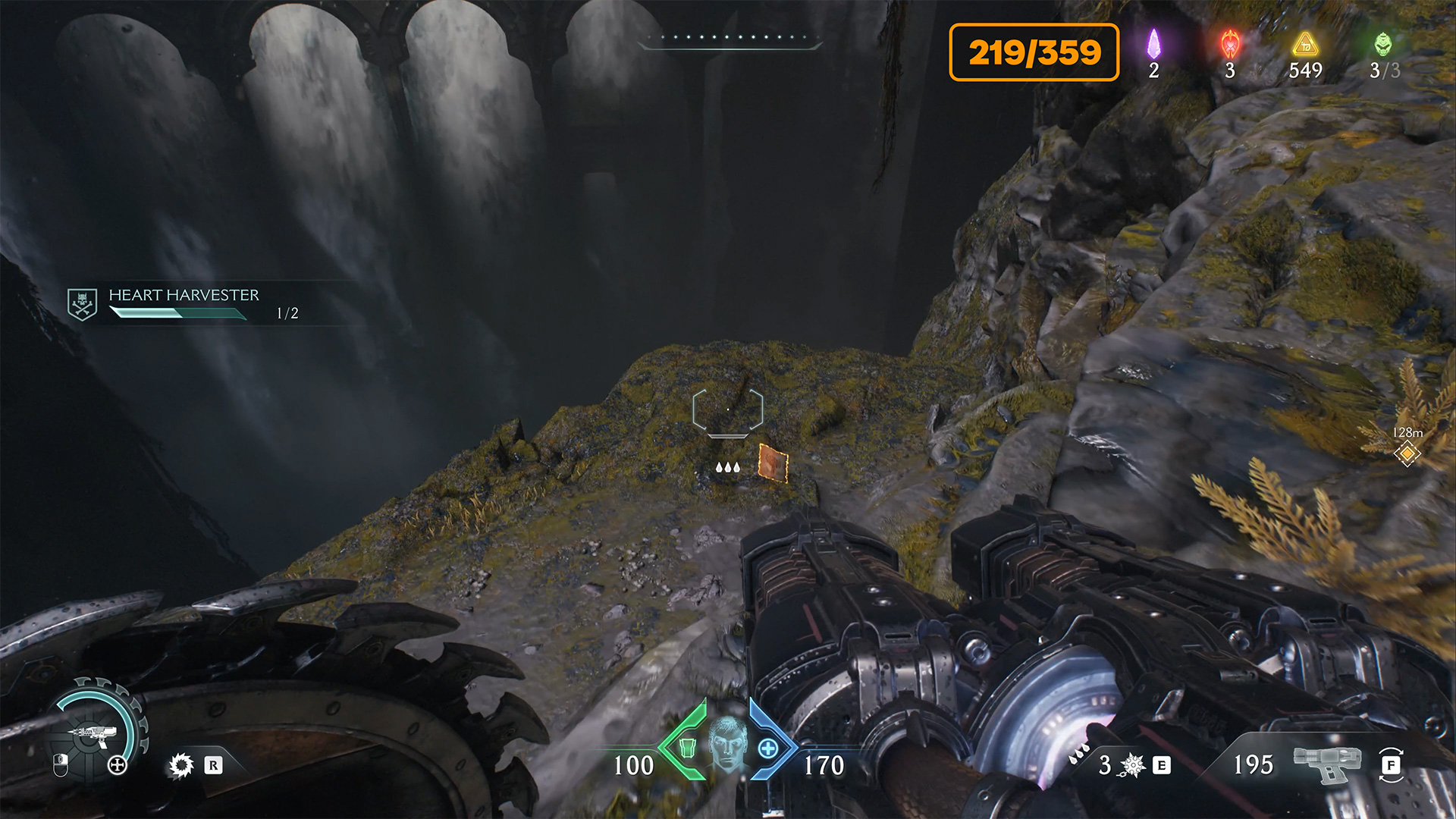Viewport: 1456px width, 819px height.
Task: Select the Heart Harvester challenge tracker
Action: (183, 303)
